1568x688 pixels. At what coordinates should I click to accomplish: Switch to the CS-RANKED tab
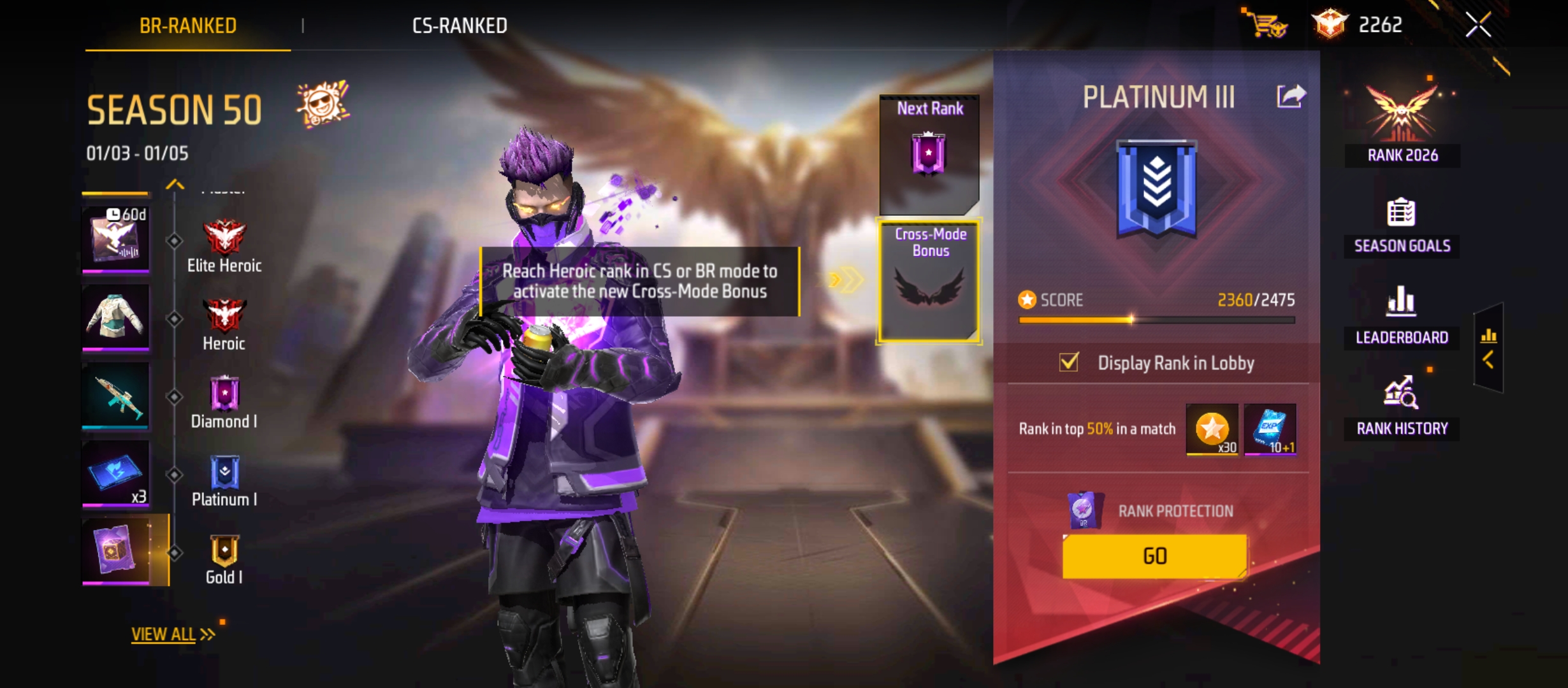460,25
